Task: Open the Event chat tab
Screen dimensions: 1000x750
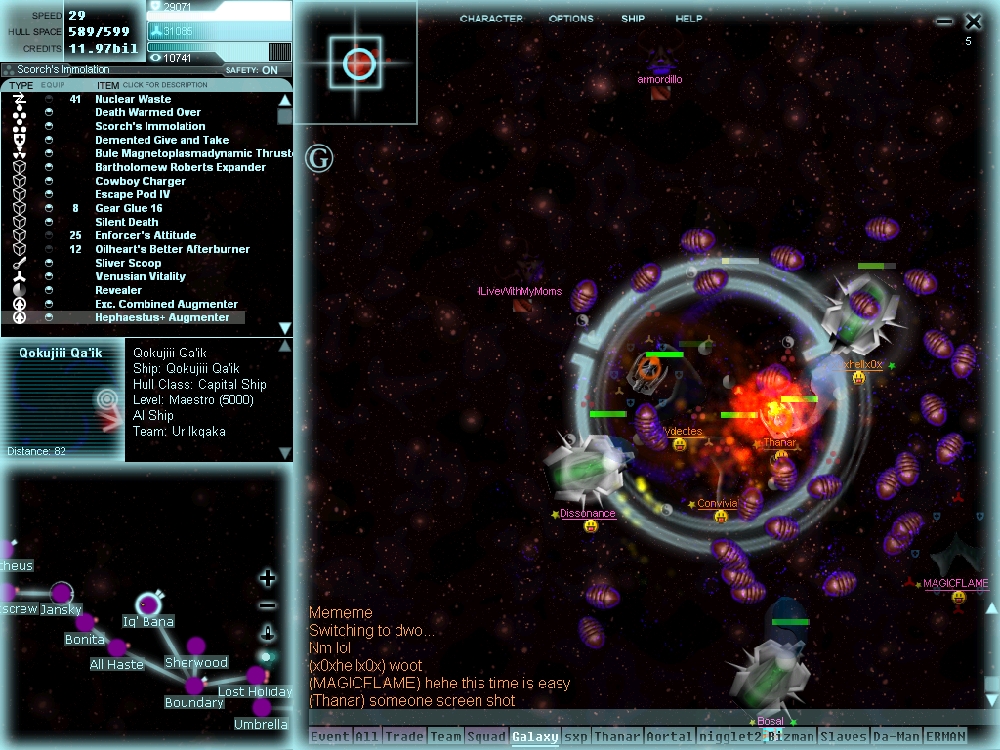Action: [x=330, y=737]
